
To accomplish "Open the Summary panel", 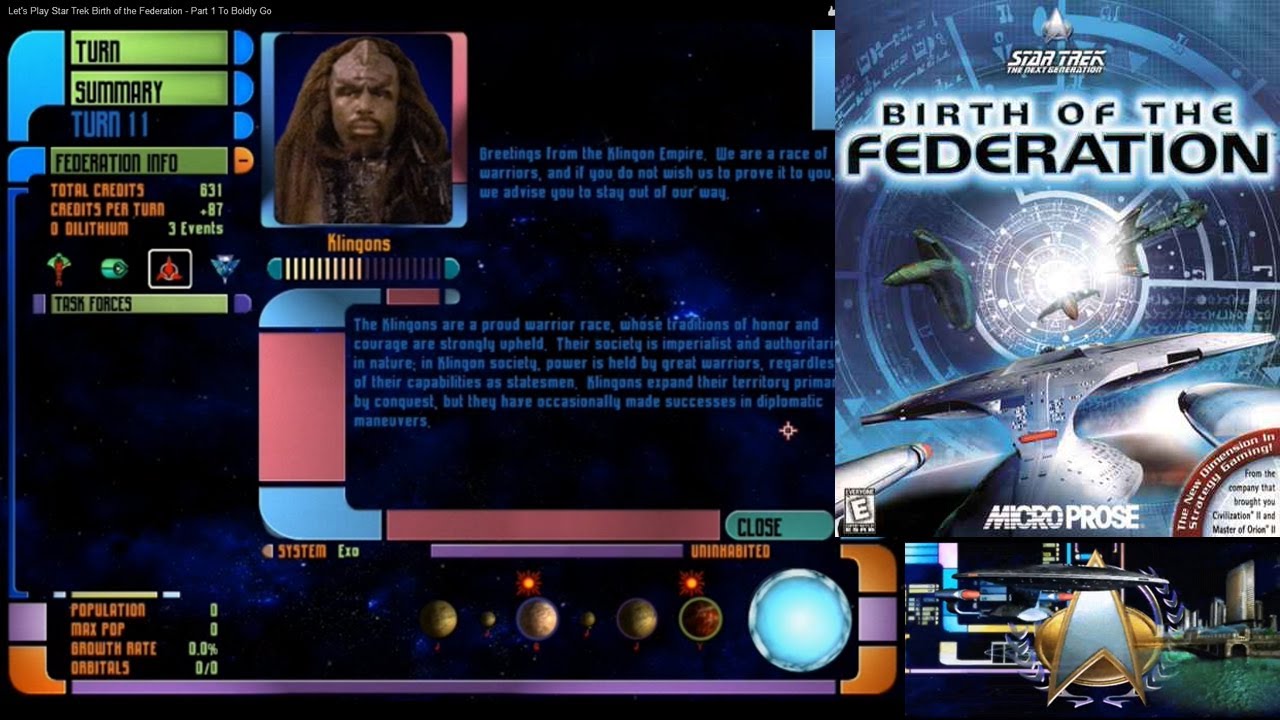I will [149, 90].
